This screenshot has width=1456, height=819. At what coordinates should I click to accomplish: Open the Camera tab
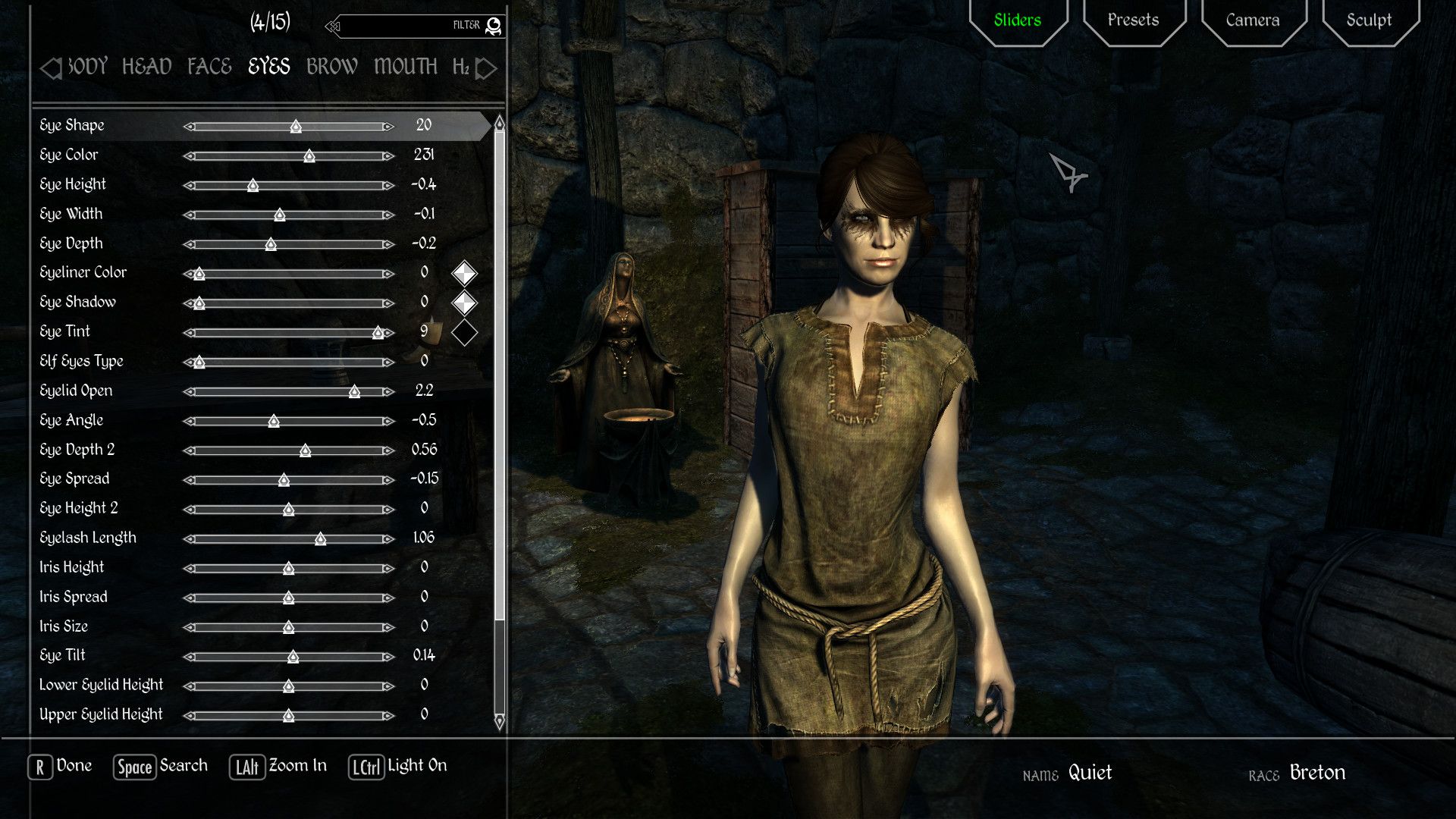[1252, 20]
